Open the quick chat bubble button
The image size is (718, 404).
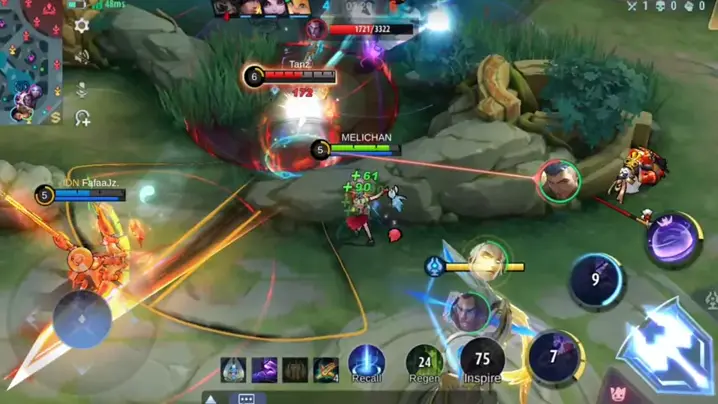[246, 398]
